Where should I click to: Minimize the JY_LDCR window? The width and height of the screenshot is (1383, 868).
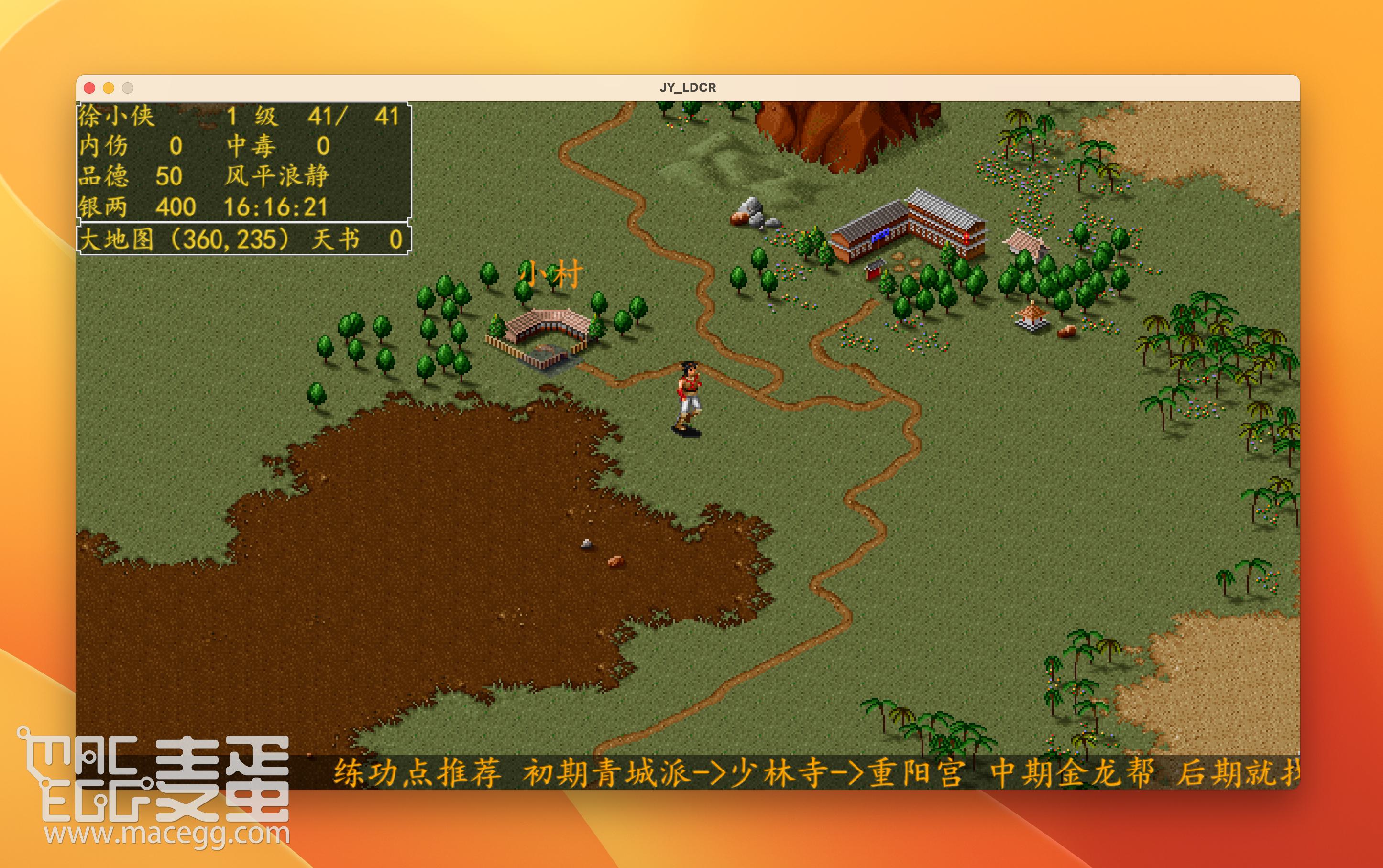pos(109,88)
